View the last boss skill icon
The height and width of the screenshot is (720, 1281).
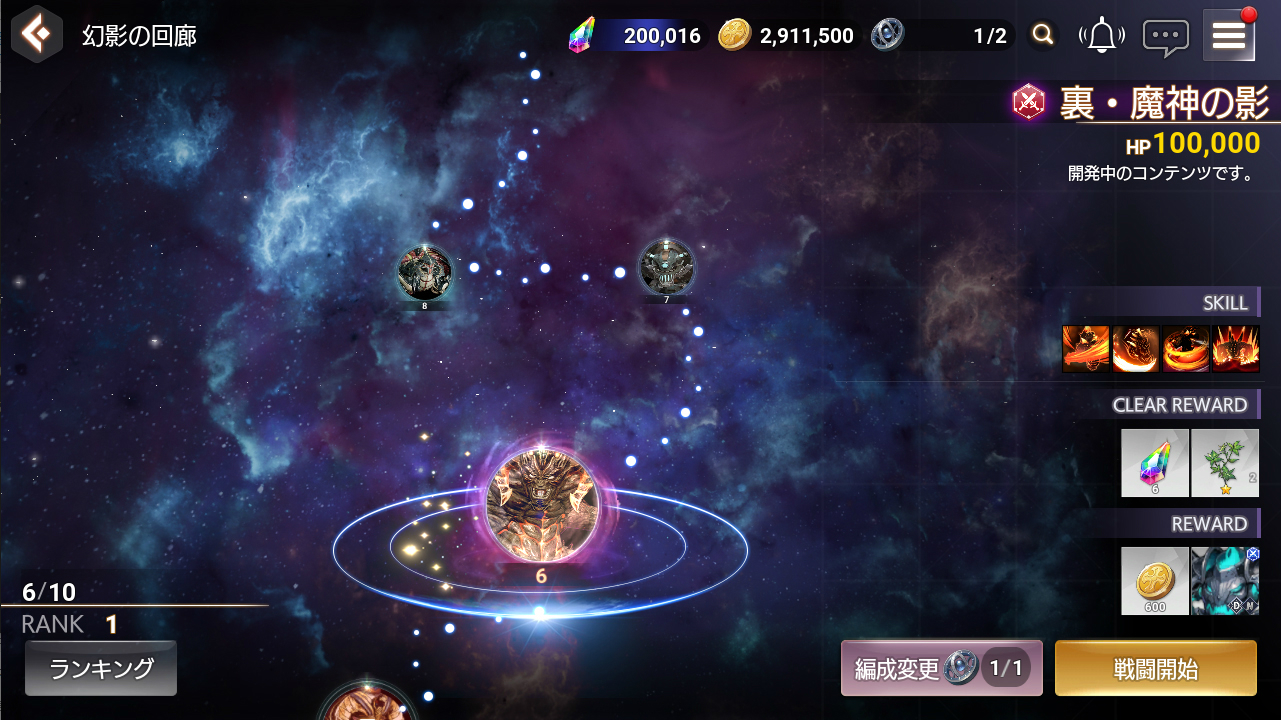point(1236,349)
